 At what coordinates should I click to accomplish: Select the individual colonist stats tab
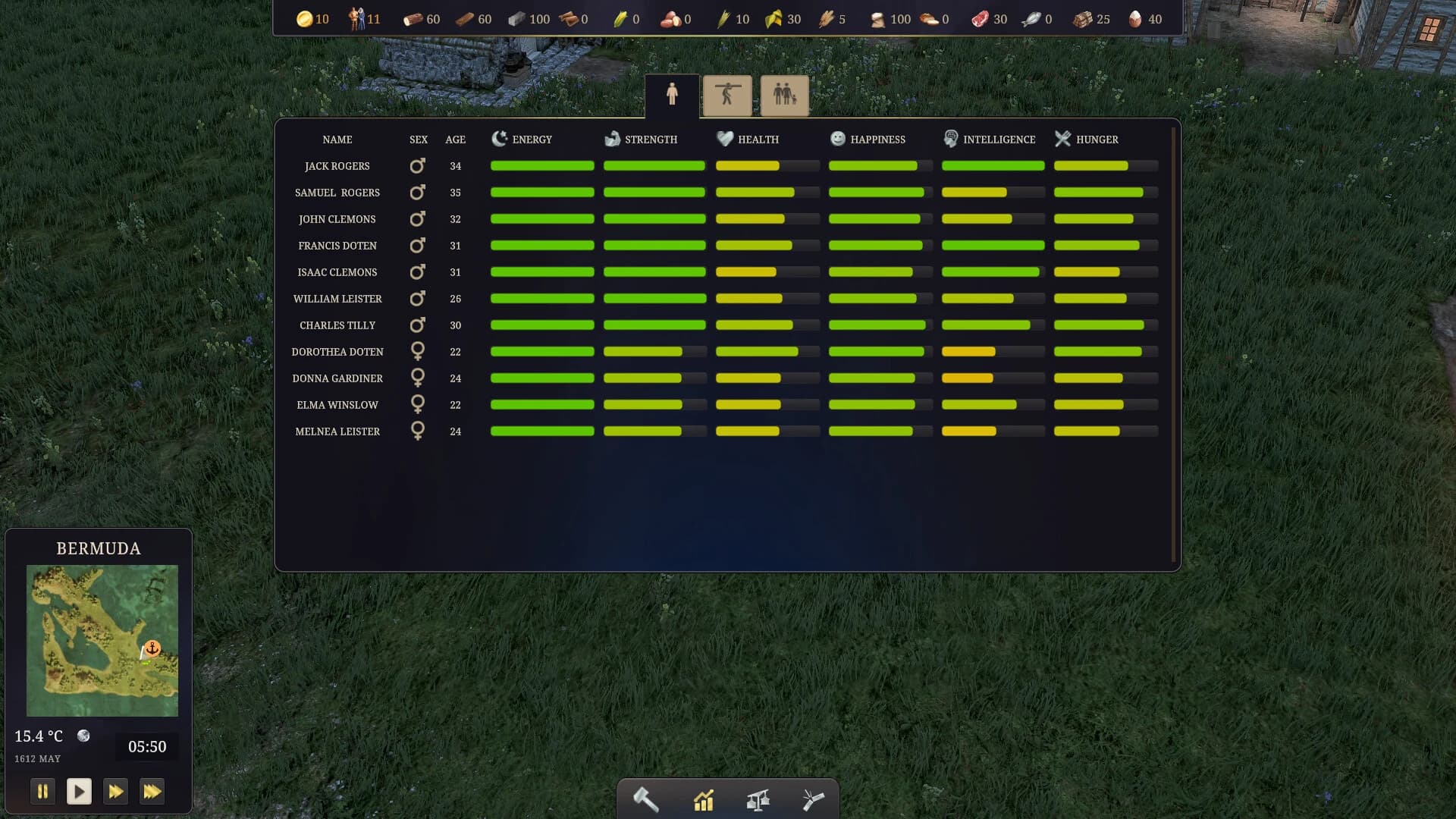tap(673, 96)
